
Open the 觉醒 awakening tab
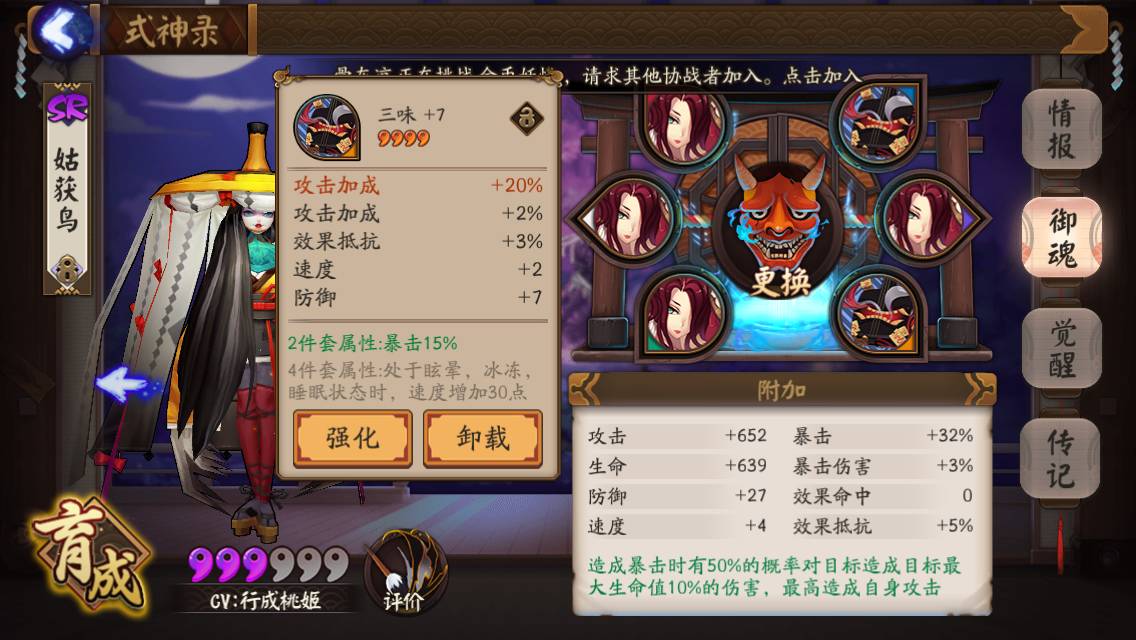click(1061, 348)
